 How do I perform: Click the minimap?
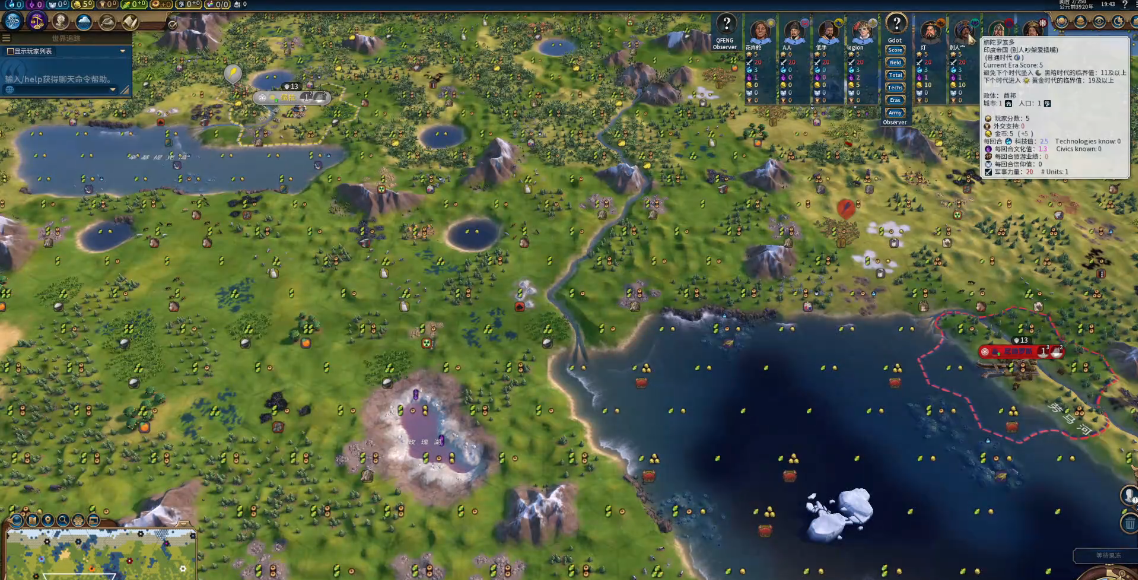100,553
